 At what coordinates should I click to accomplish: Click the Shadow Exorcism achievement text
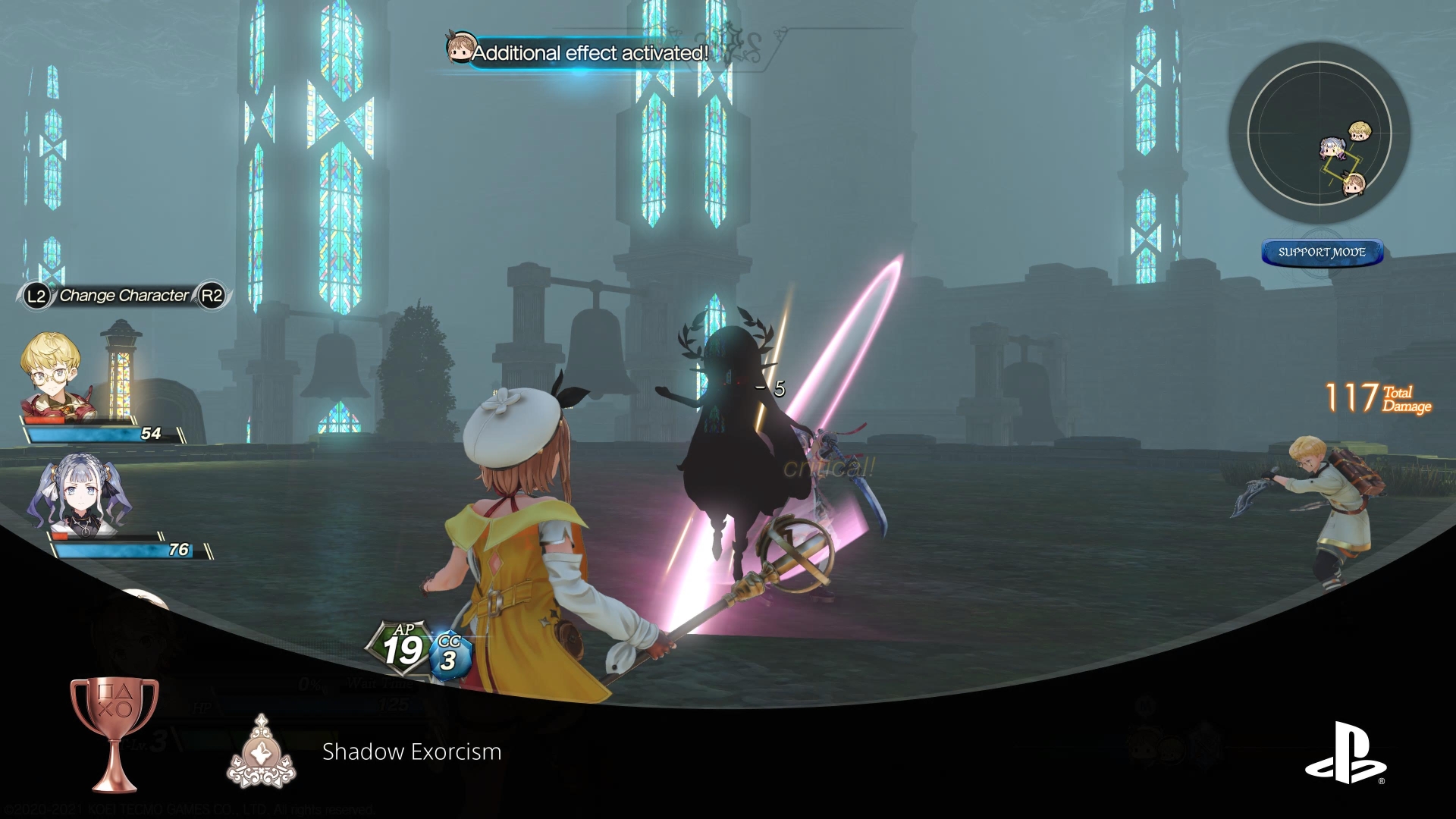410,754
